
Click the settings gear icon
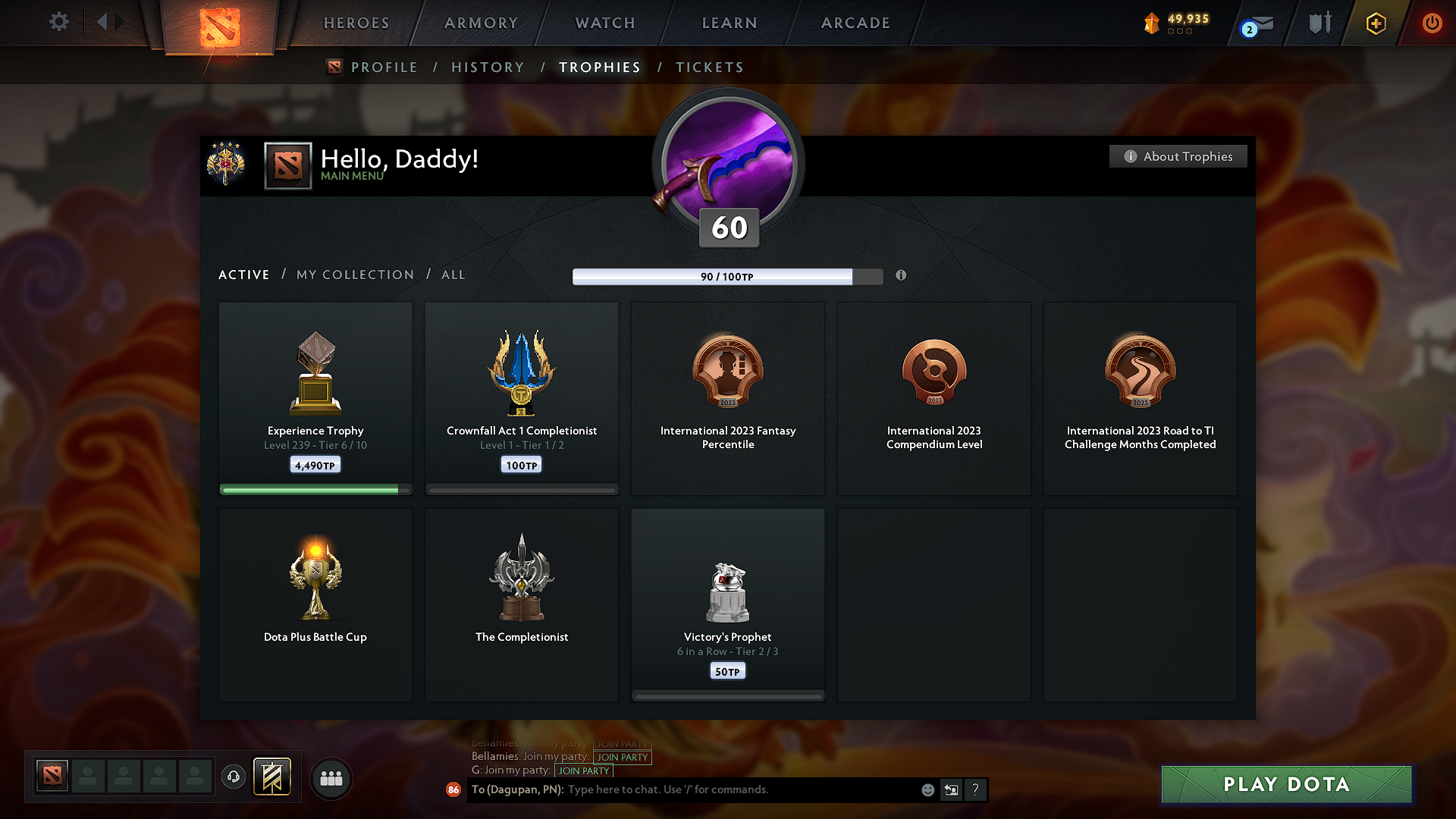[58, 22]
